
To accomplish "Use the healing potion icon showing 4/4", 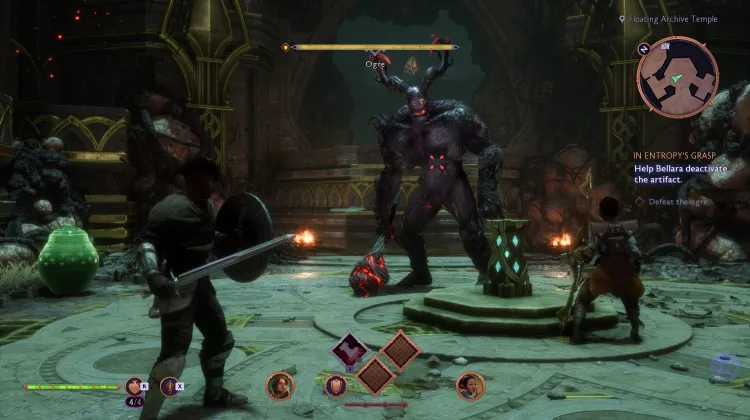I will pos(135,386).
